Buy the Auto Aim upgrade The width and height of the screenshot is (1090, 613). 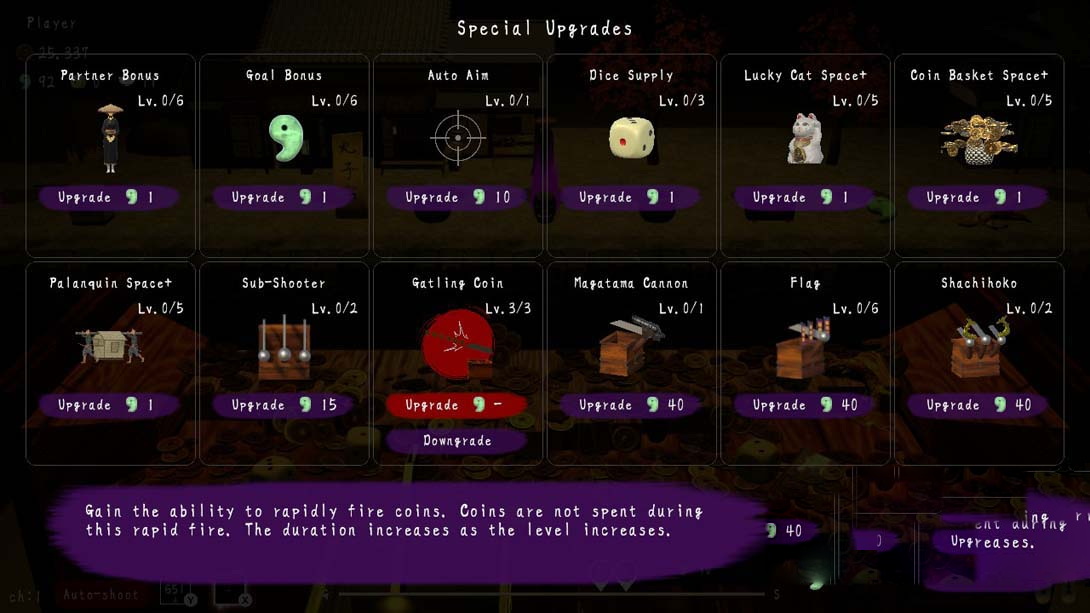pyautogui.click(x=457, y=197)
